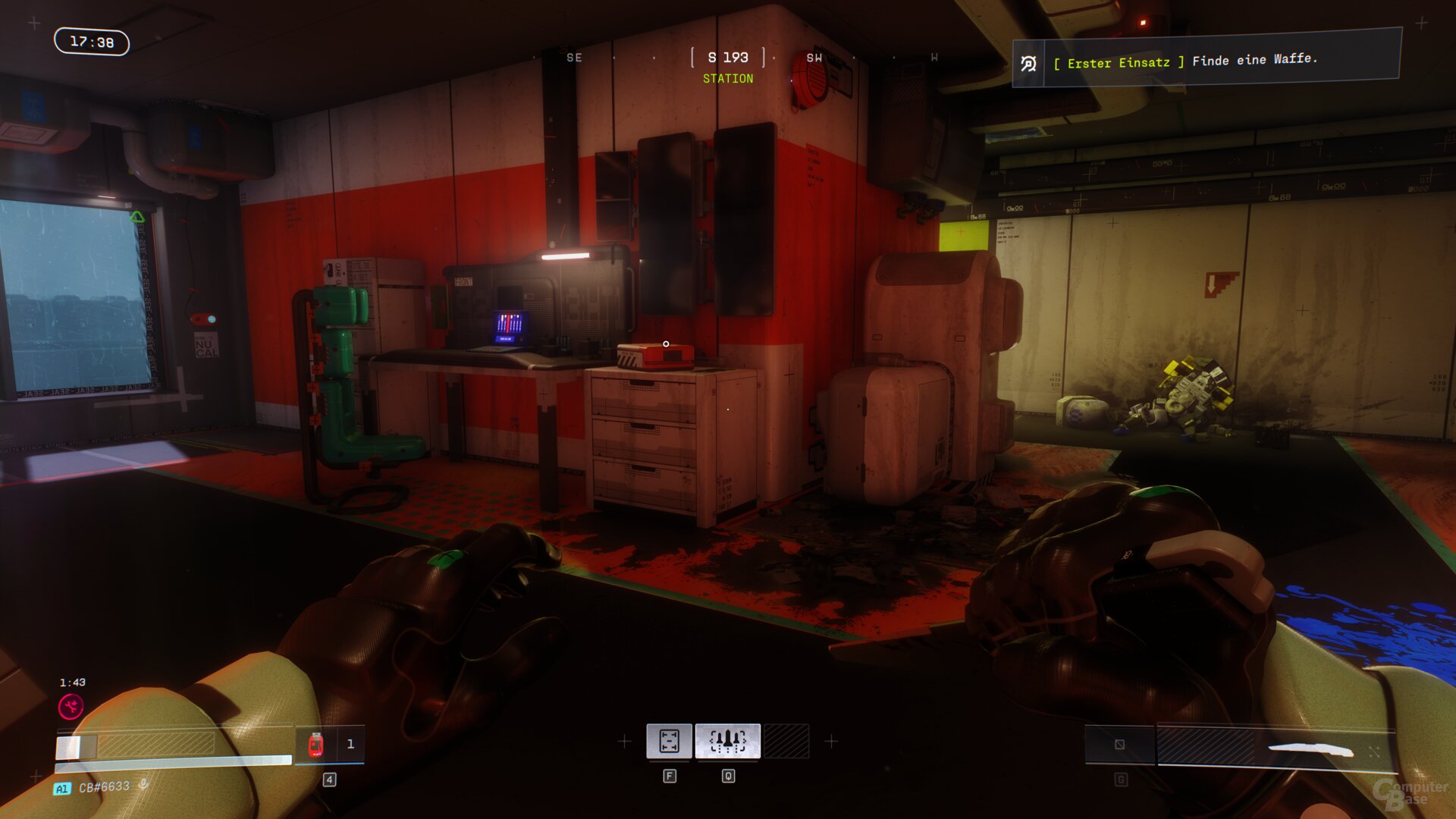
Task: Select the empty slot beside the knife
Action: pos(1119,745)
